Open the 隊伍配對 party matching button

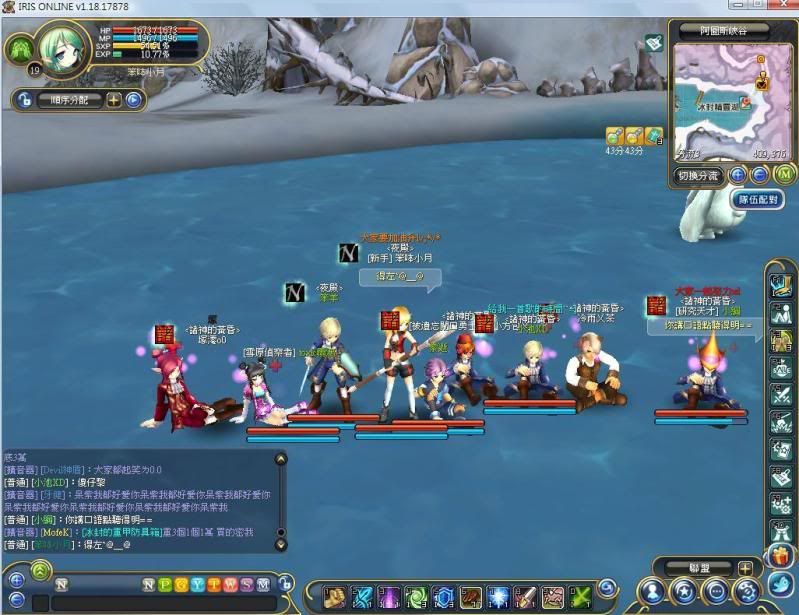coord(759,200)
